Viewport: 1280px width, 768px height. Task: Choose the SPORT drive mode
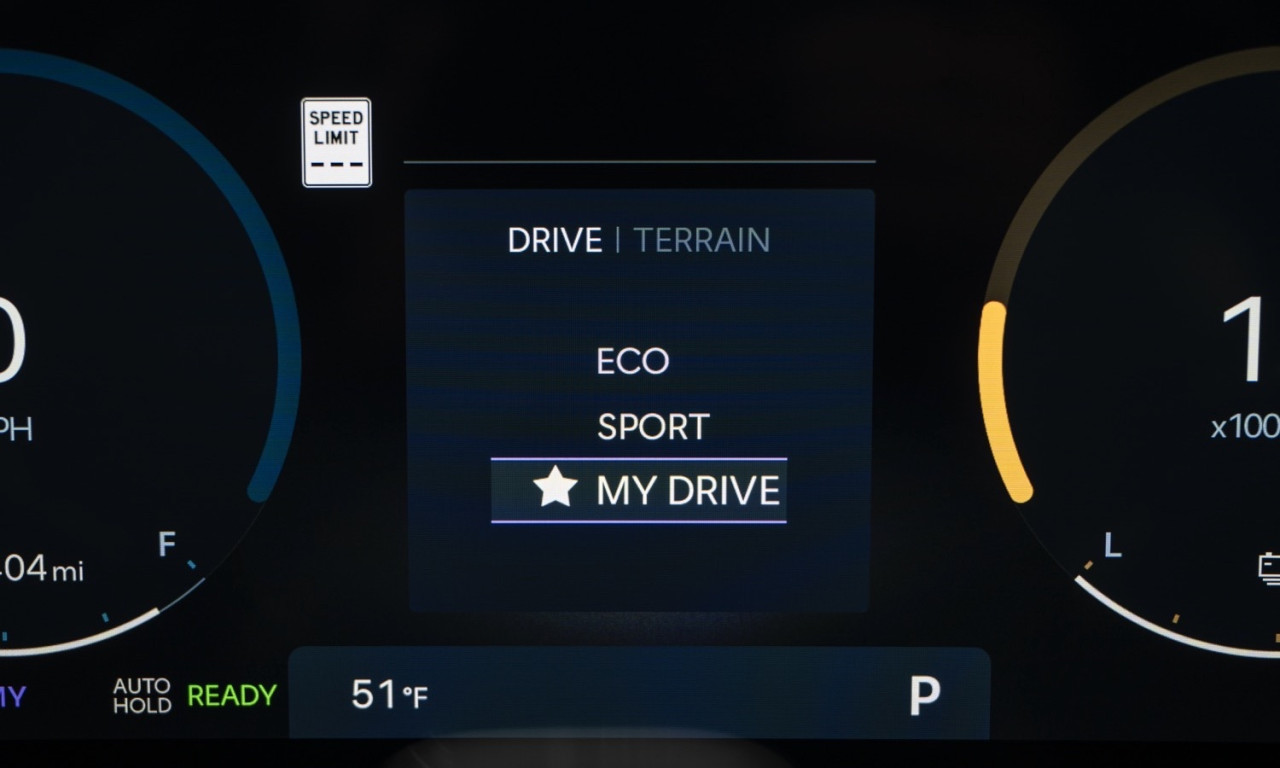(652, 427)
